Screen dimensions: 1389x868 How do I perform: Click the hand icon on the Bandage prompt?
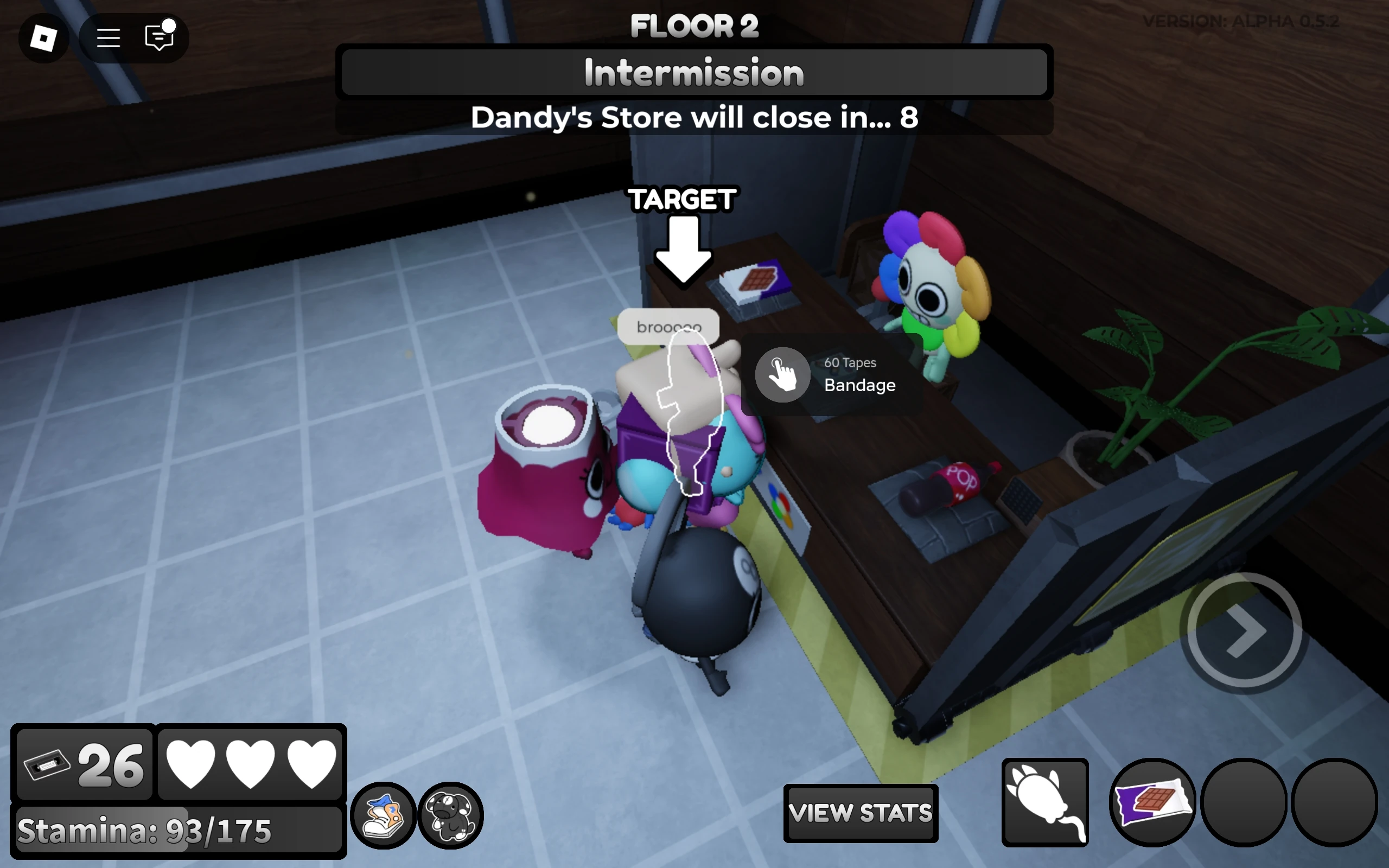(x=782, y=374)
